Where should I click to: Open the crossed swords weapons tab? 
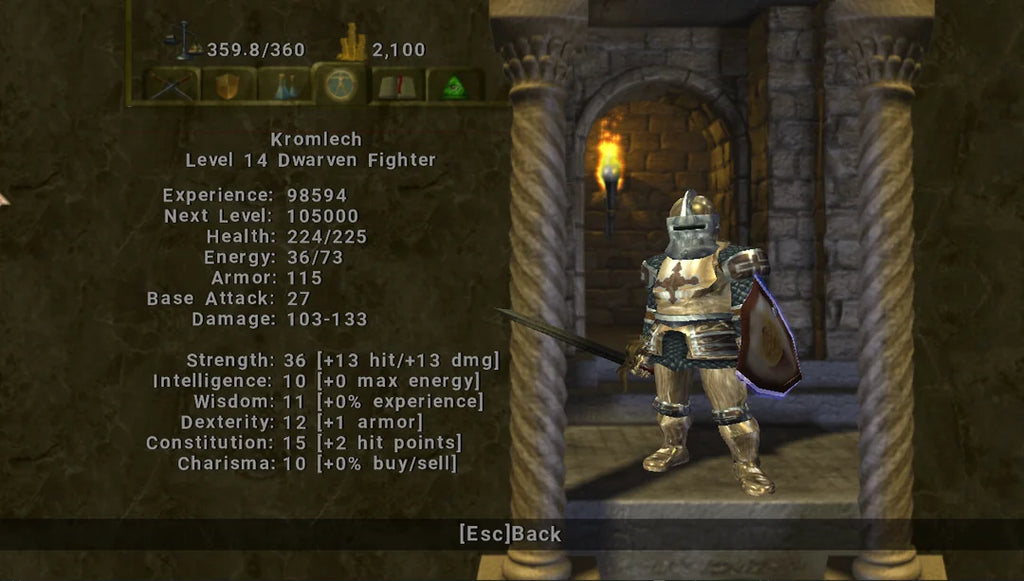click(171, 85)
